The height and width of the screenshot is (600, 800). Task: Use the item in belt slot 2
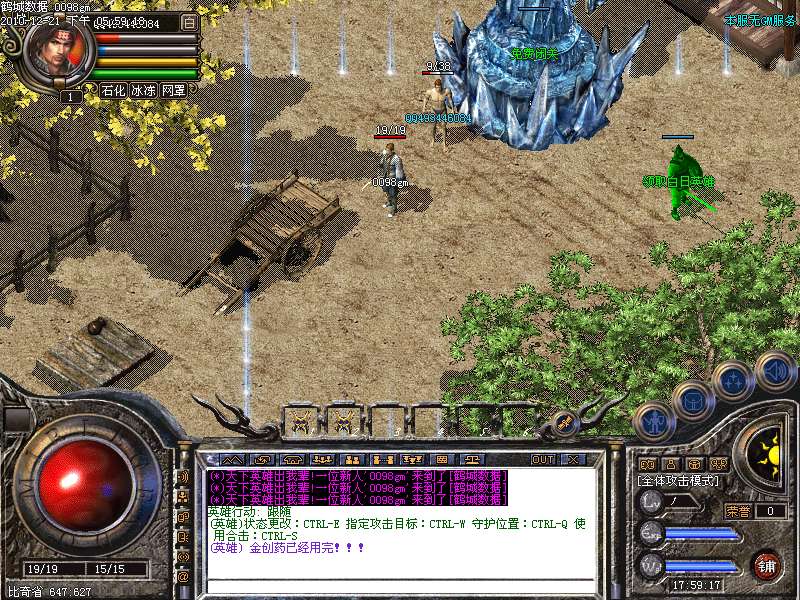[343, 420]
